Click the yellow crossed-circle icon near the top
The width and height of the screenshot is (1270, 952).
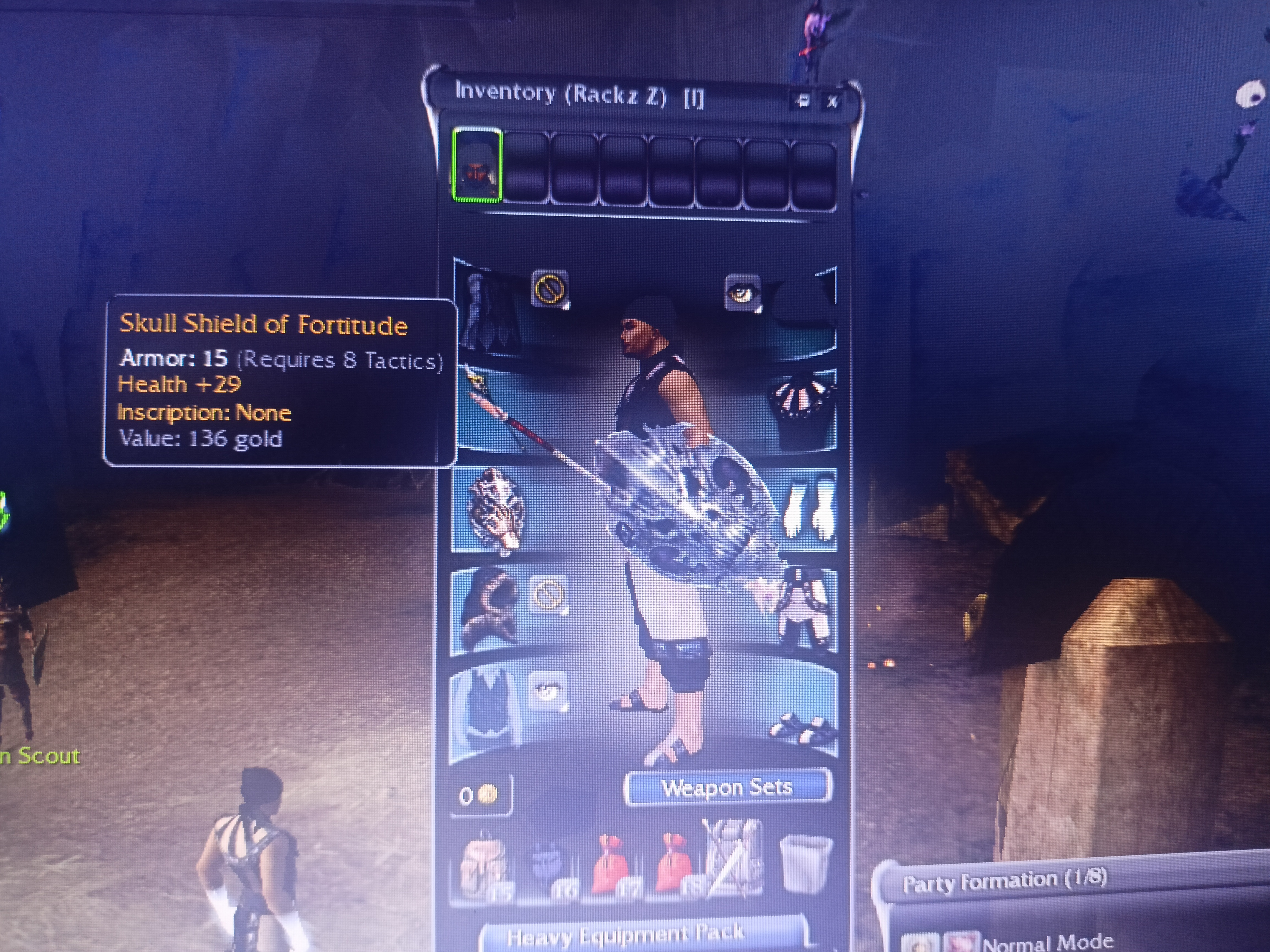[550, 288]
